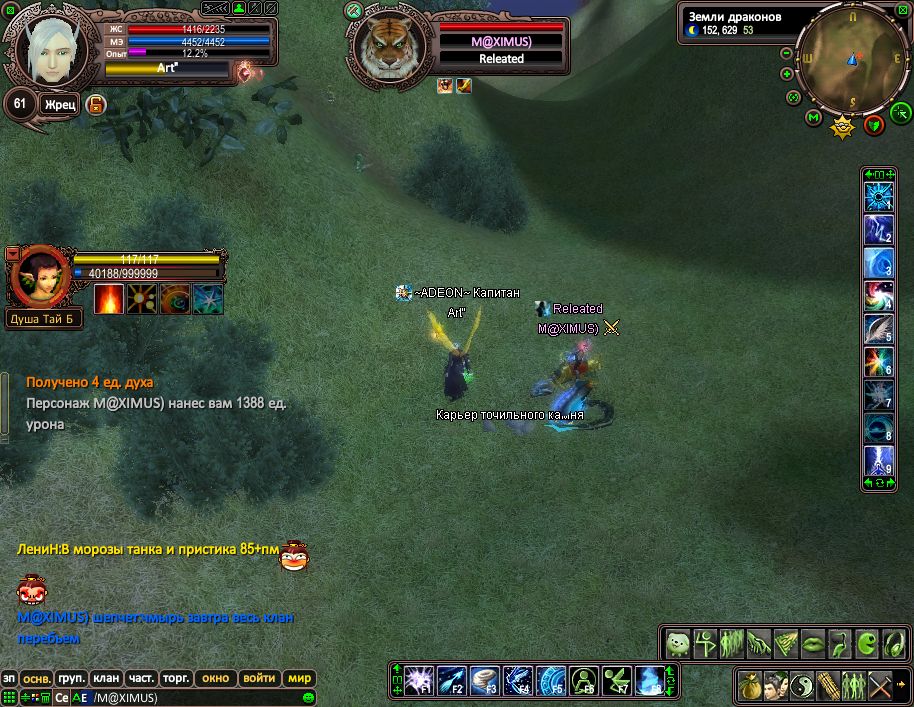Activate the fire skill on the pet bar
The width and height of the screenshot is (914, 707).
pos(109,299)
